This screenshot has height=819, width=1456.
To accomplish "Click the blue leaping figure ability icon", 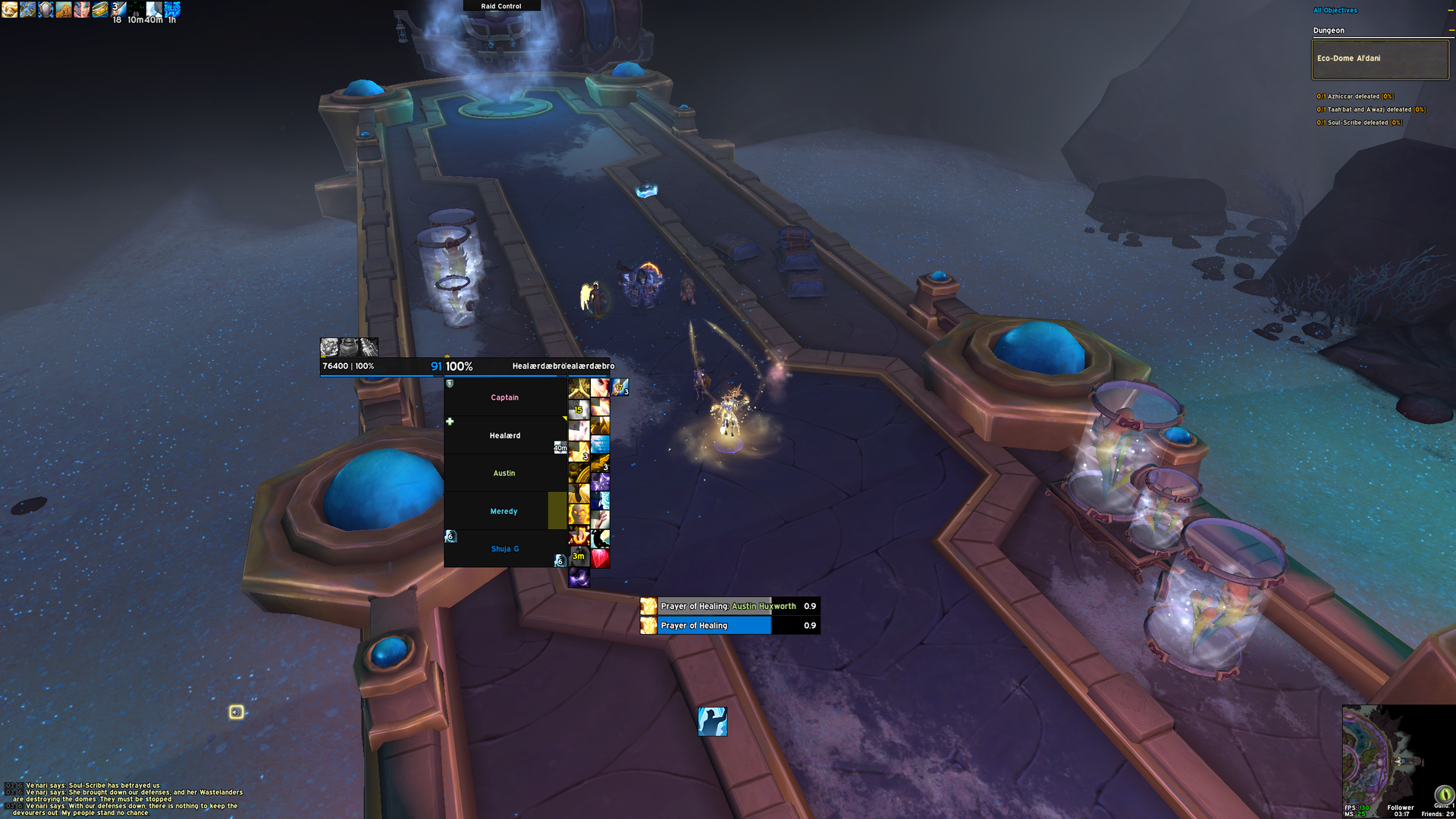I will [712, 721].
